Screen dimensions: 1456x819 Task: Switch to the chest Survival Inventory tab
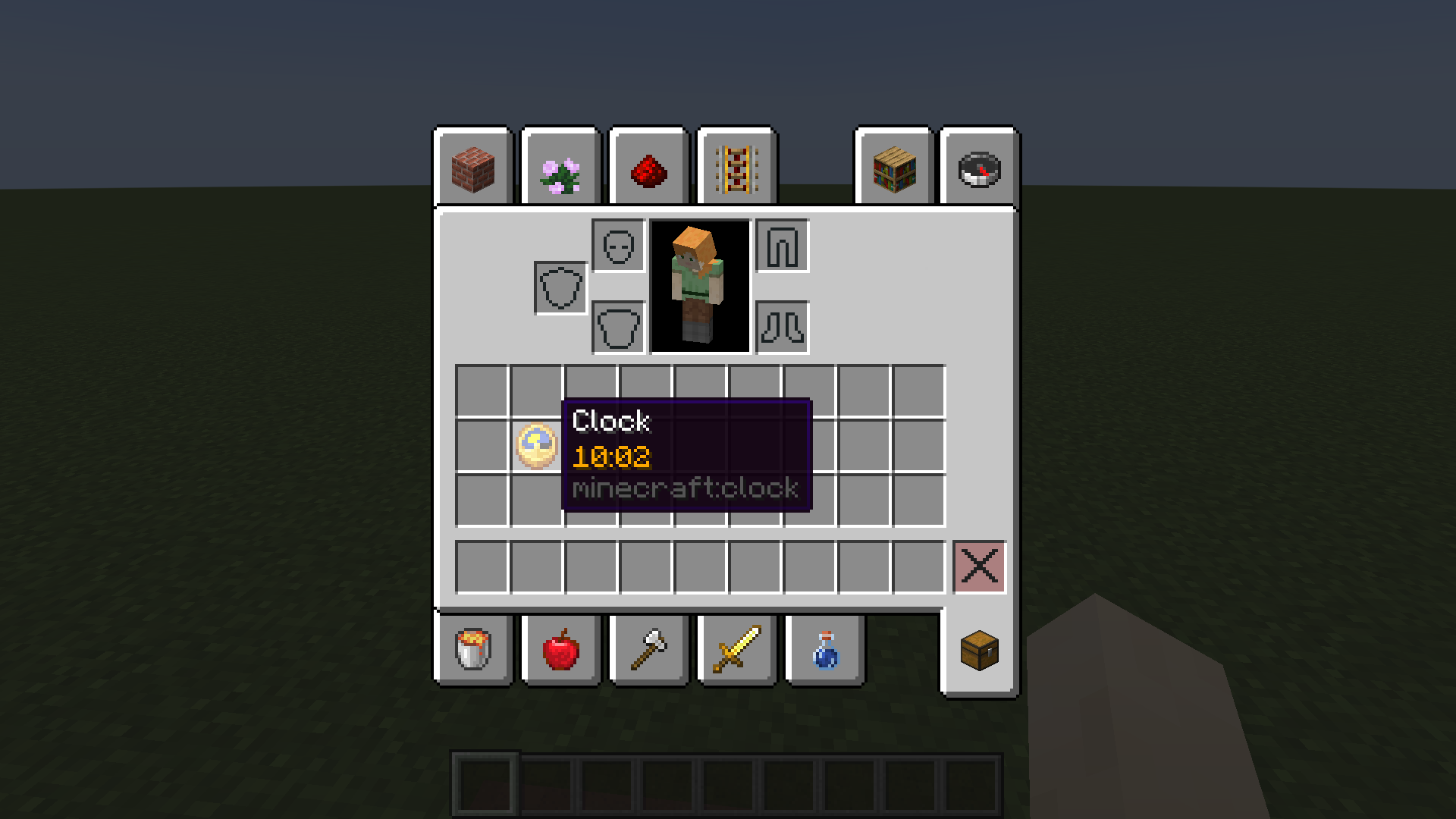tap(978, 651)
